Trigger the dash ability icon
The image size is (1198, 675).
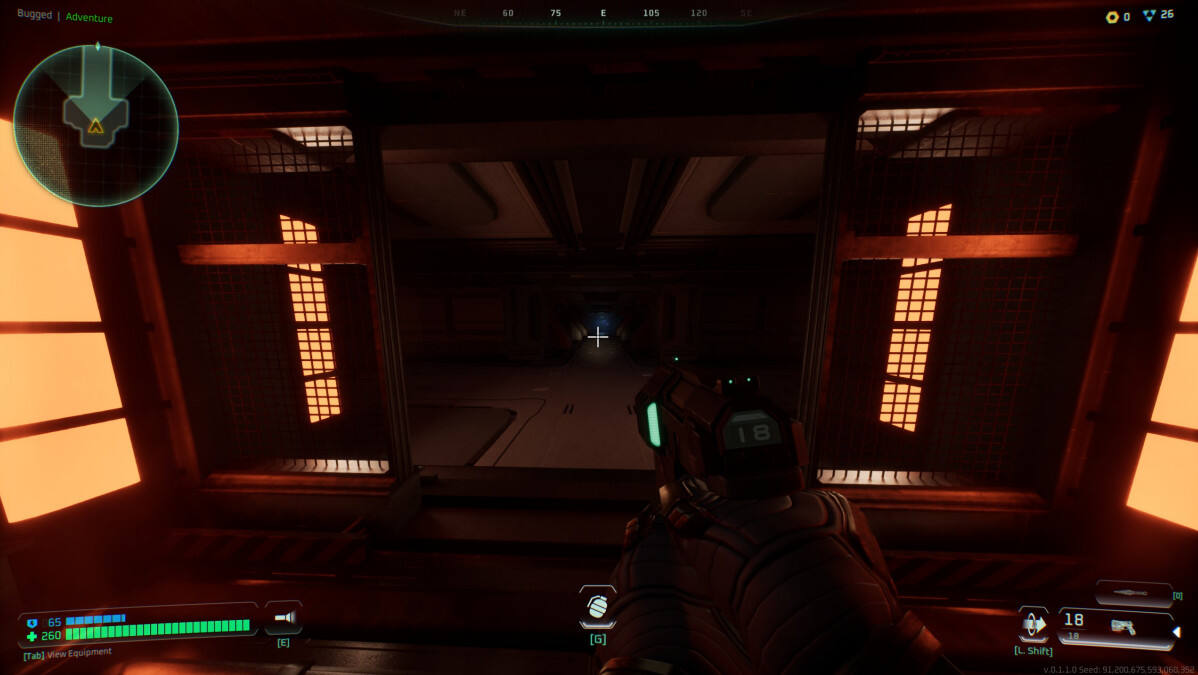(1033, 624)
